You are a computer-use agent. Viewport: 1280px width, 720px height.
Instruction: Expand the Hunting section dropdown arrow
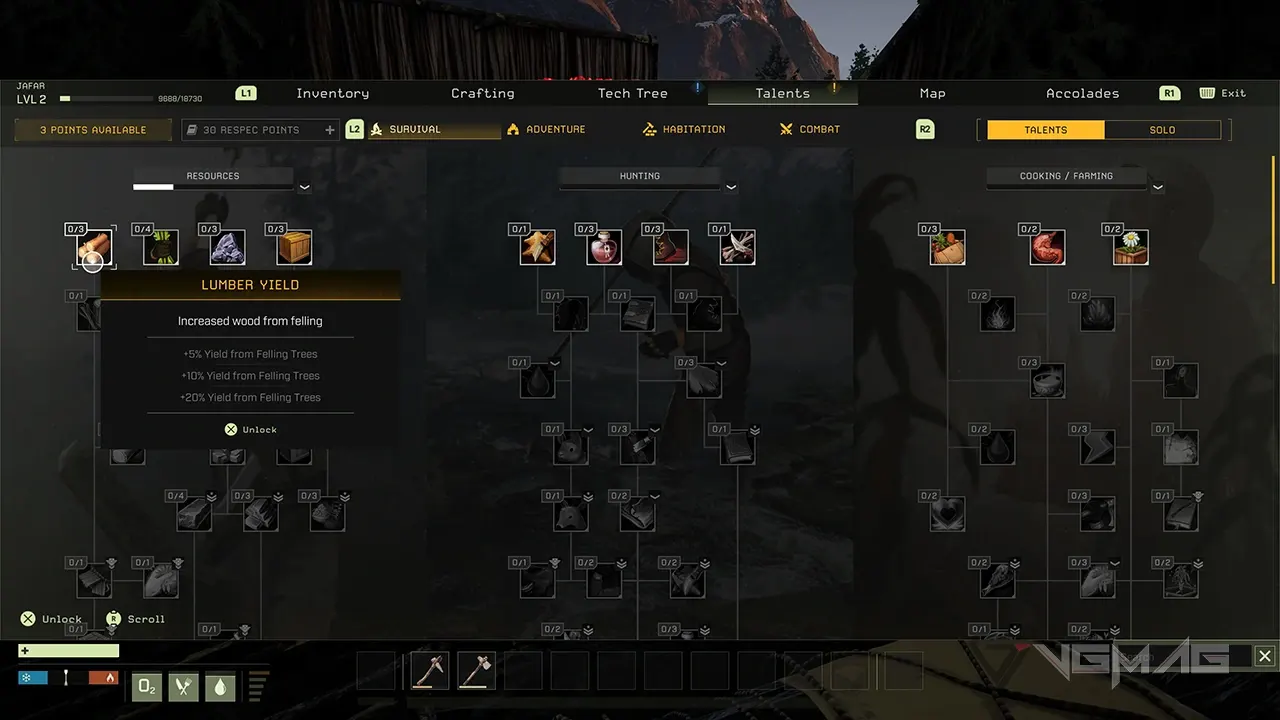pyautogui.click(x=731, y=187)
